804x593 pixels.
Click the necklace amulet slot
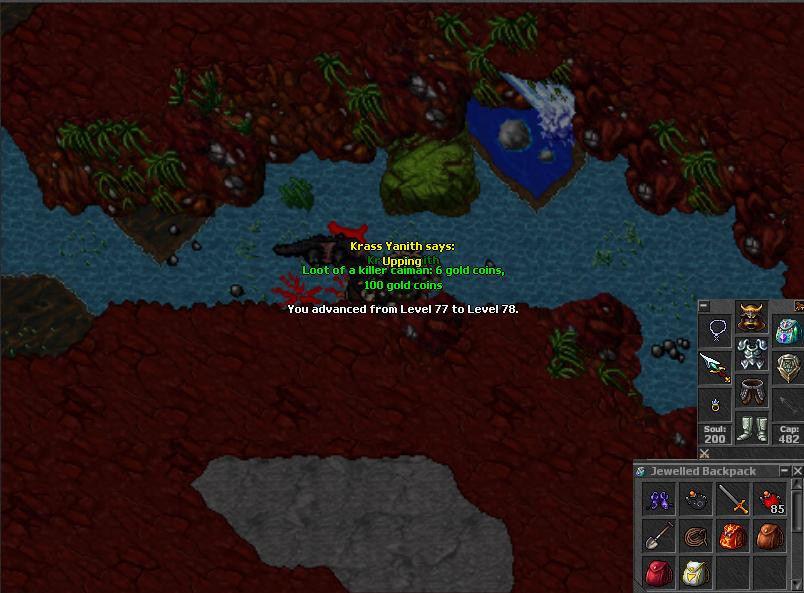click(x=716, y=330)
